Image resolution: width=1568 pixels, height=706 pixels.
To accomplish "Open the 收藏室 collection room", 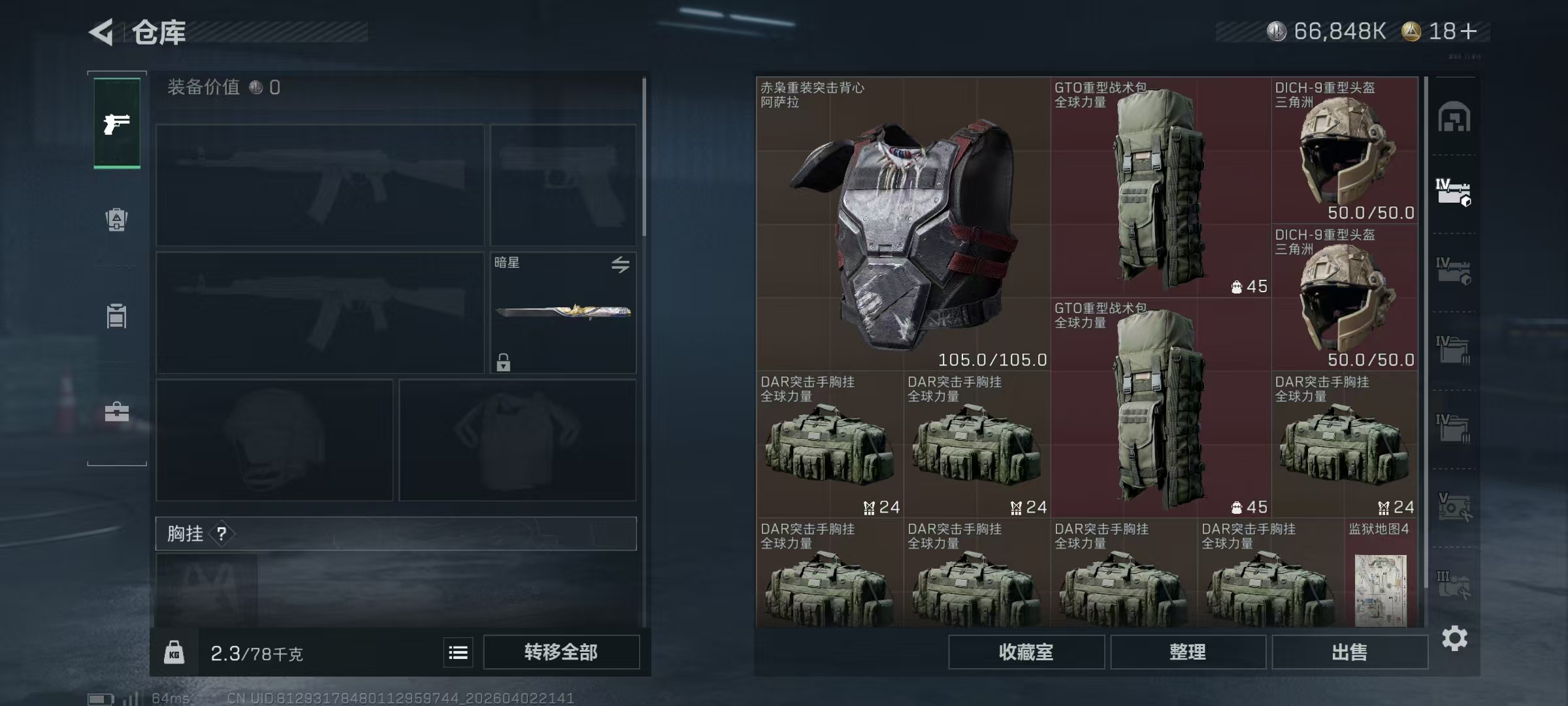I will (x=1026, y=652).
